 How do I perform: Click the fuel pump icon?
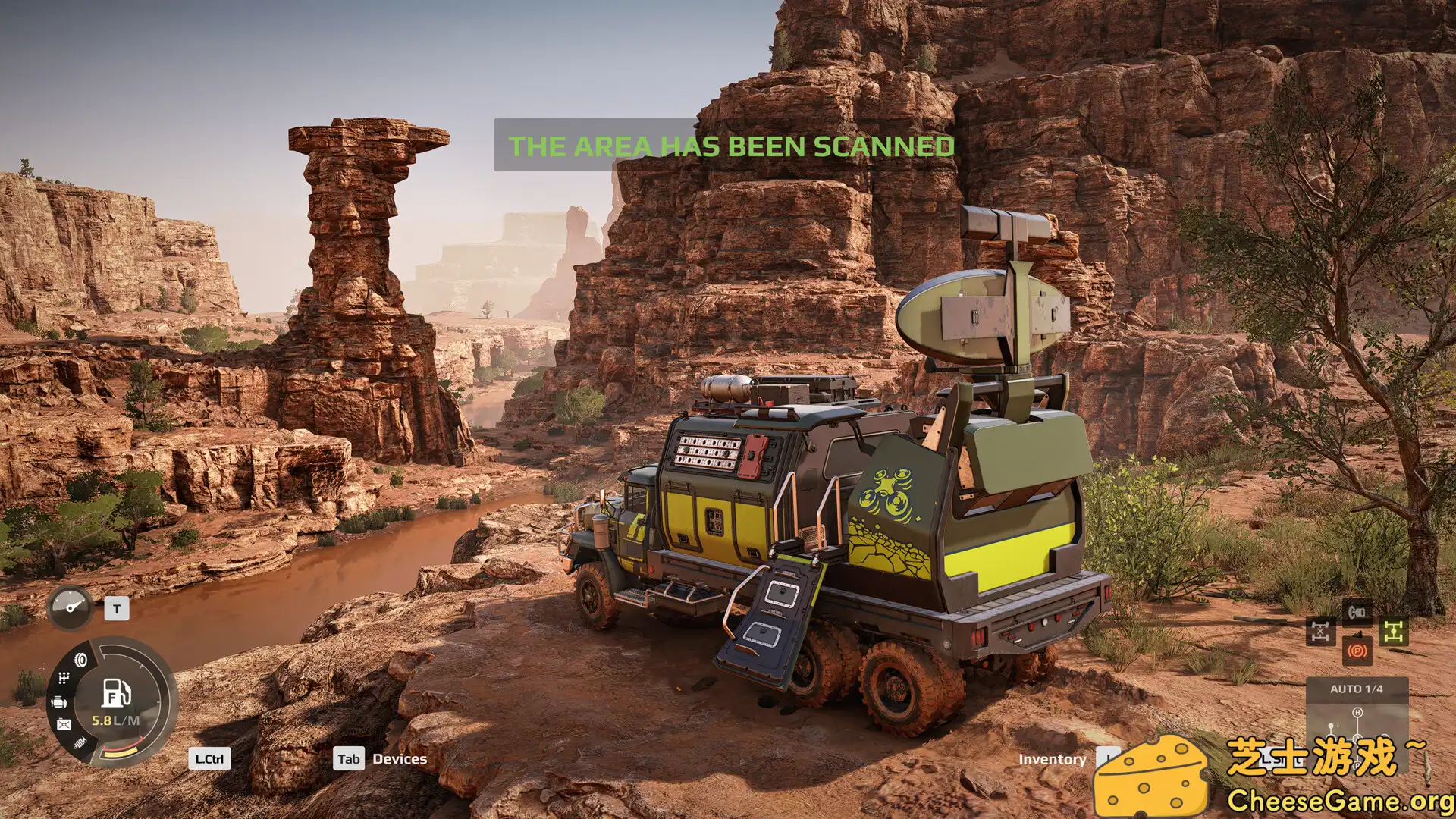(x=116, y=692)
